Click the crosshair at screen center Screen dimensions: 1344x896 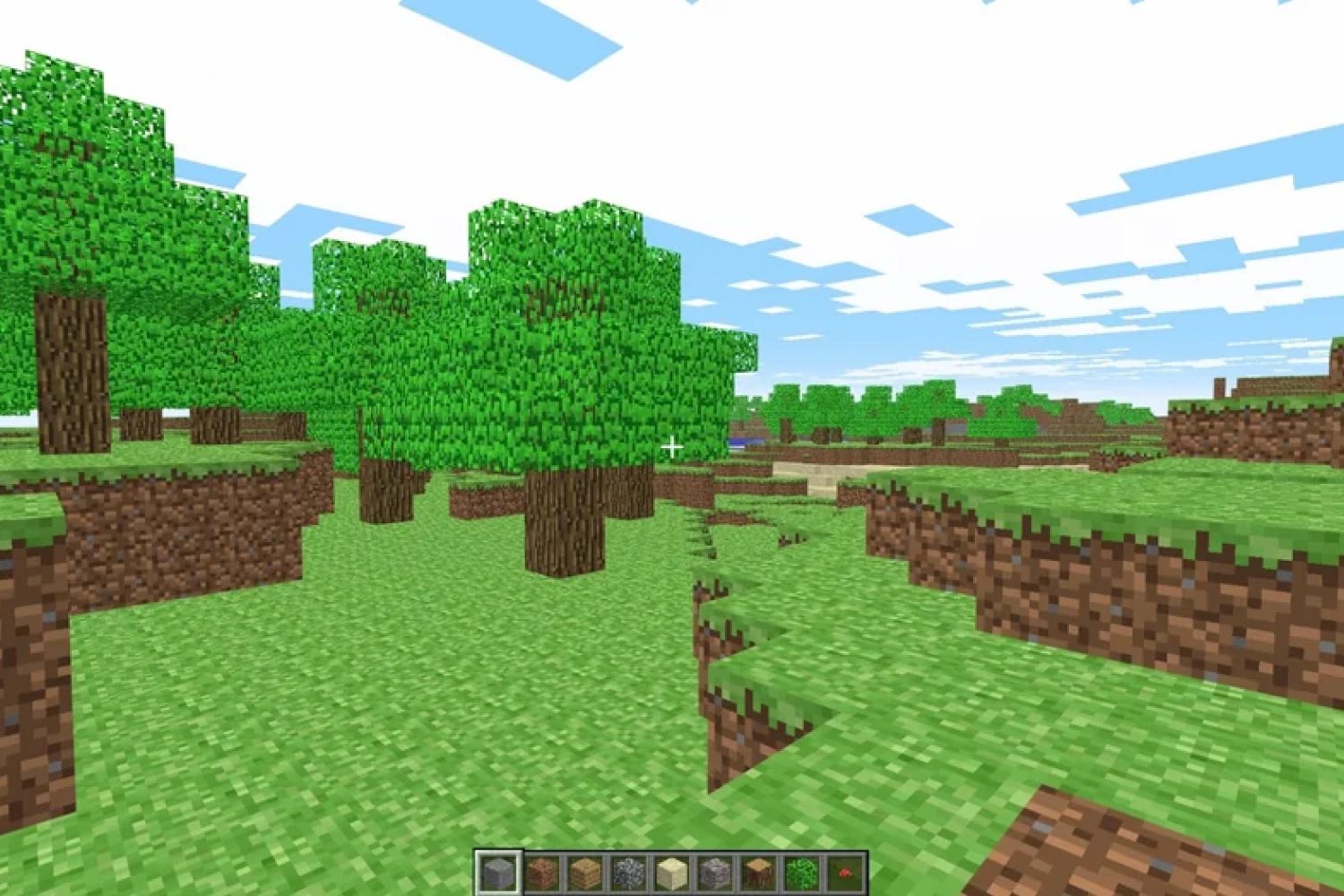coord(672,445)
